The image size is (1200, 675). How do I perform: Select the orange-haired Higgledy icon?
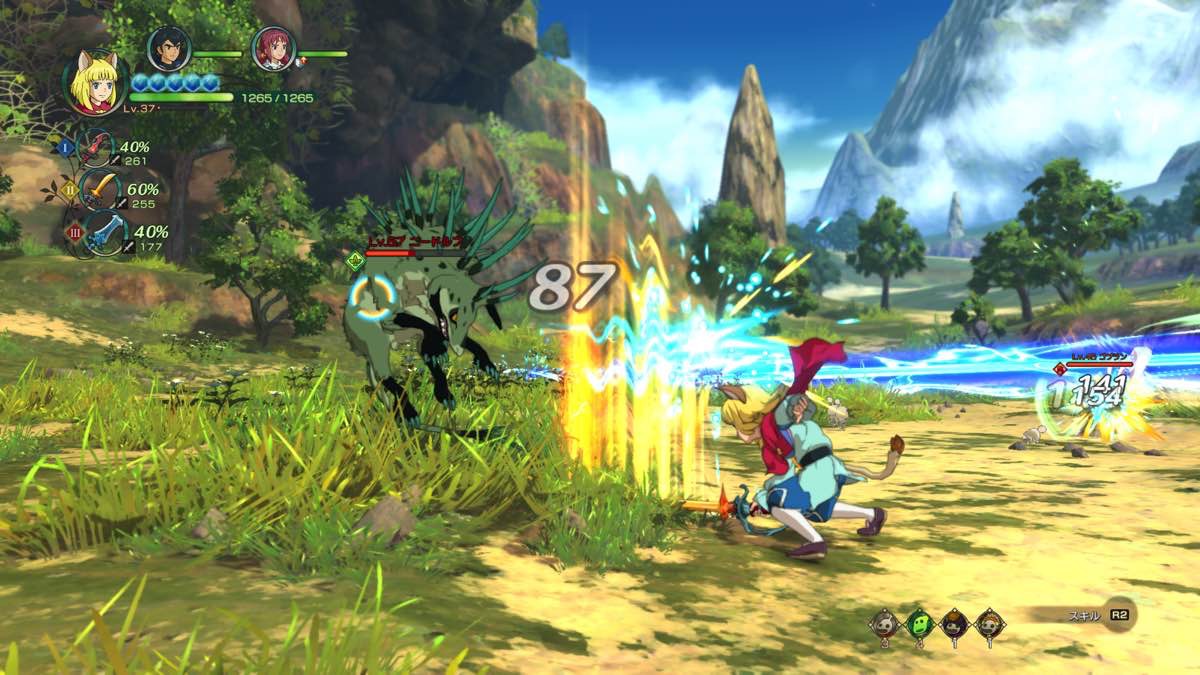point(990,624)
